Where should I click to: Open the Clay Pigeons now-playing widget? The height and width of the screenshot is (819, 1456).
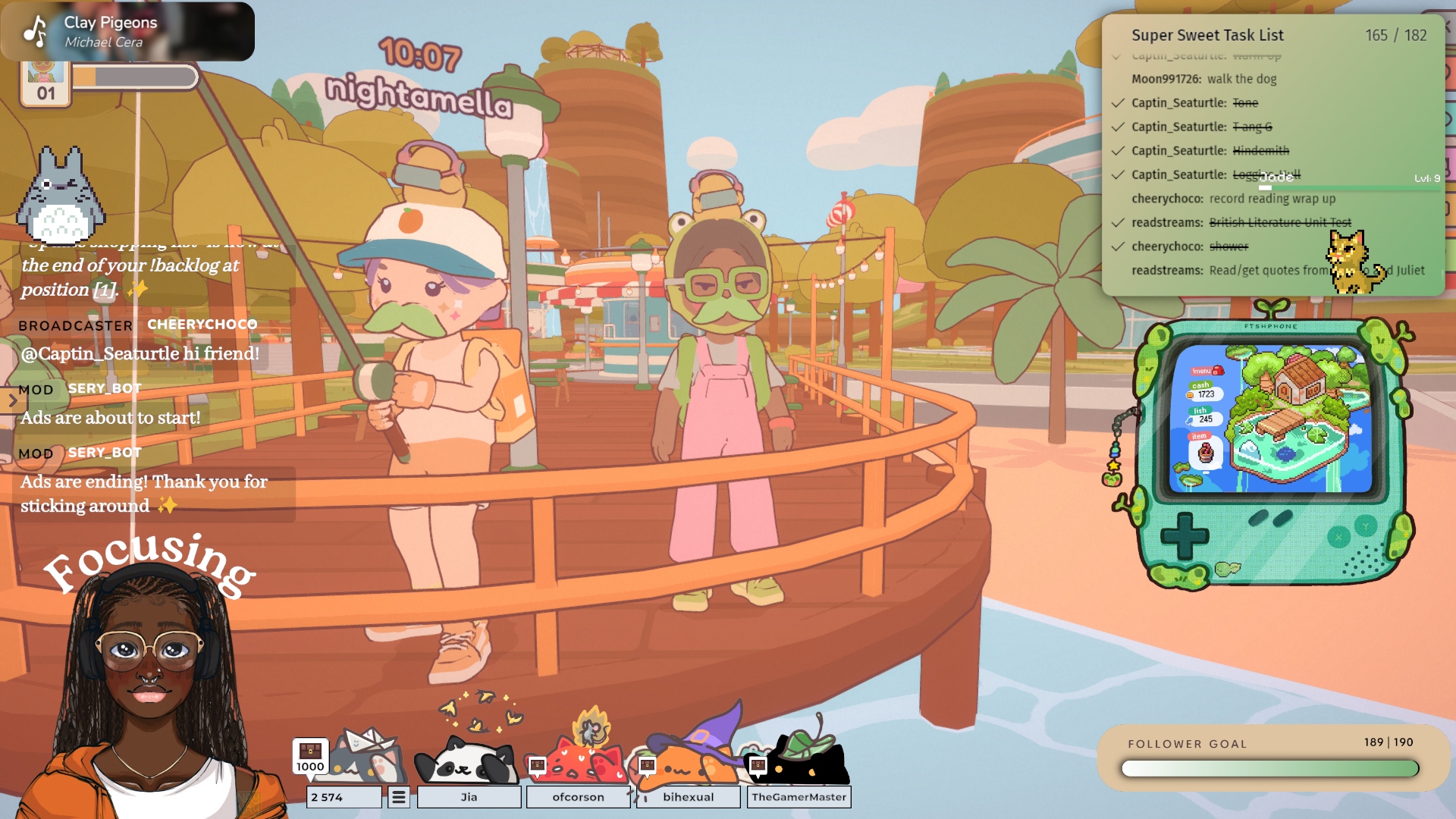[x=127, y=32]
